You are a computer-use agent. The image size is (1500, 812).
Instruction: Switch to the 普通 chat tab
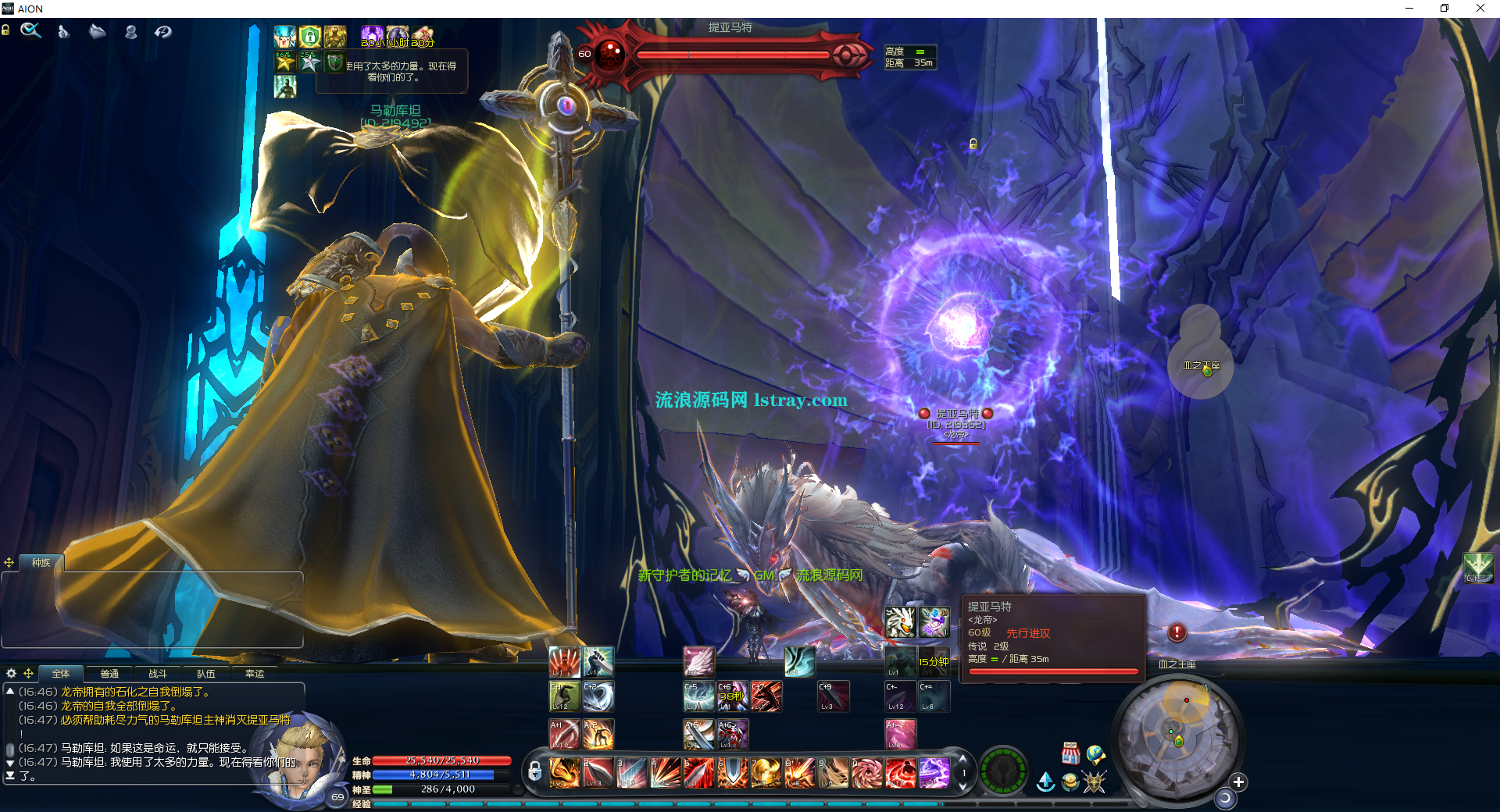[x=109, y=673]
